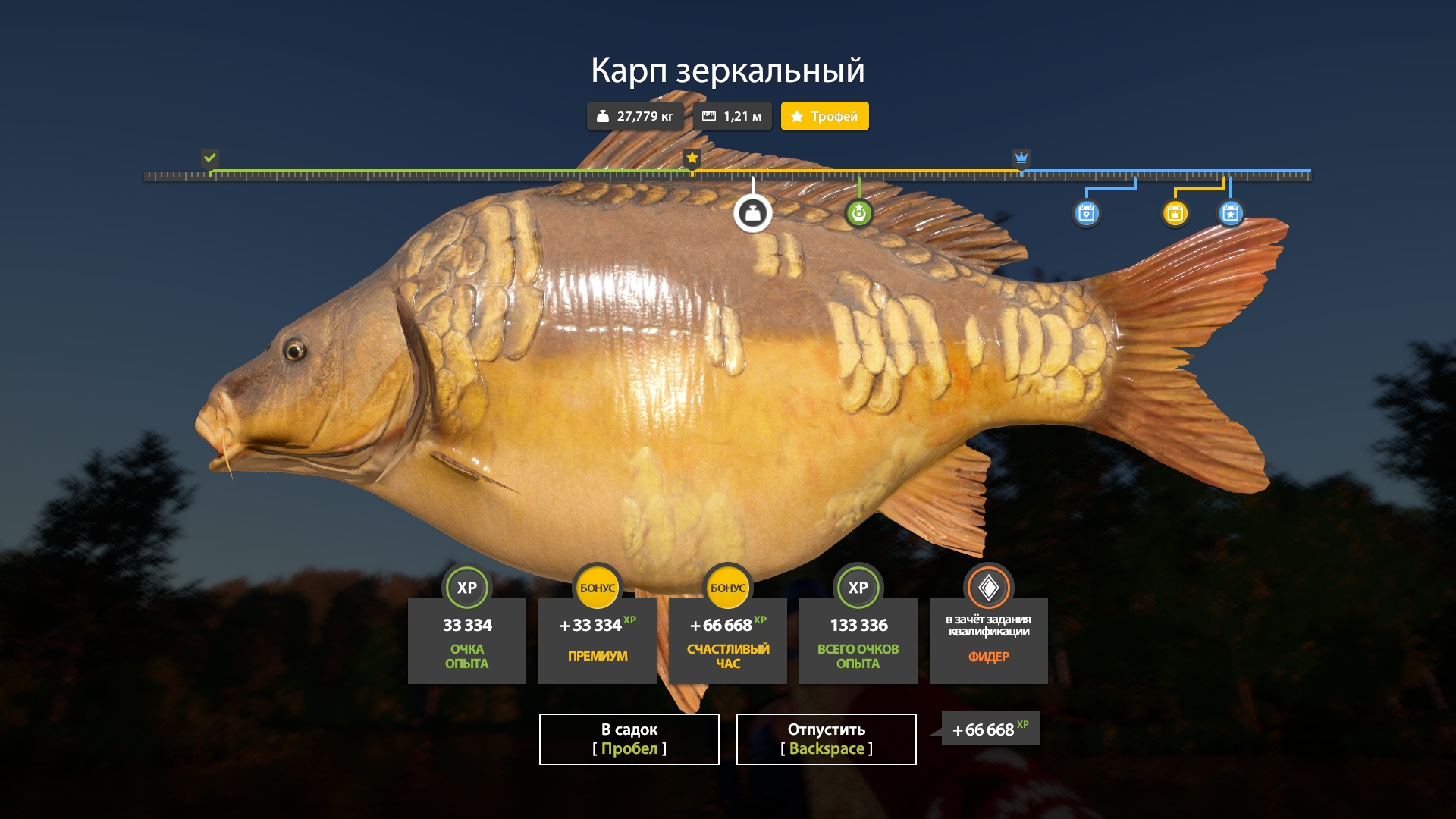1456x819 pixels.
Task: Click the gold star trophy marker on the scale
Action: click(692, 158)
